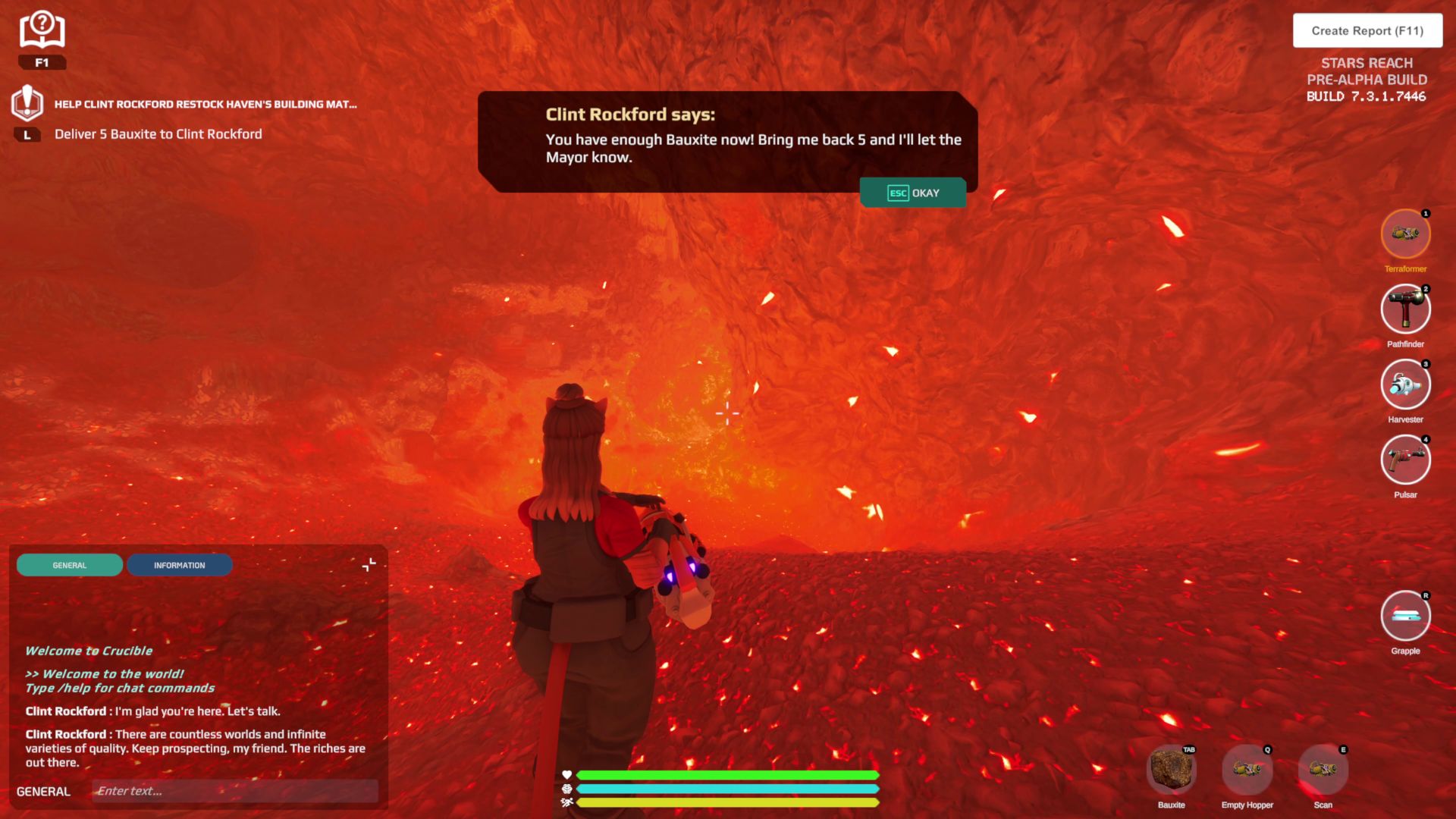Dismiss Clint Rockford's dialog with OKAY

click(x=913, y=193)
